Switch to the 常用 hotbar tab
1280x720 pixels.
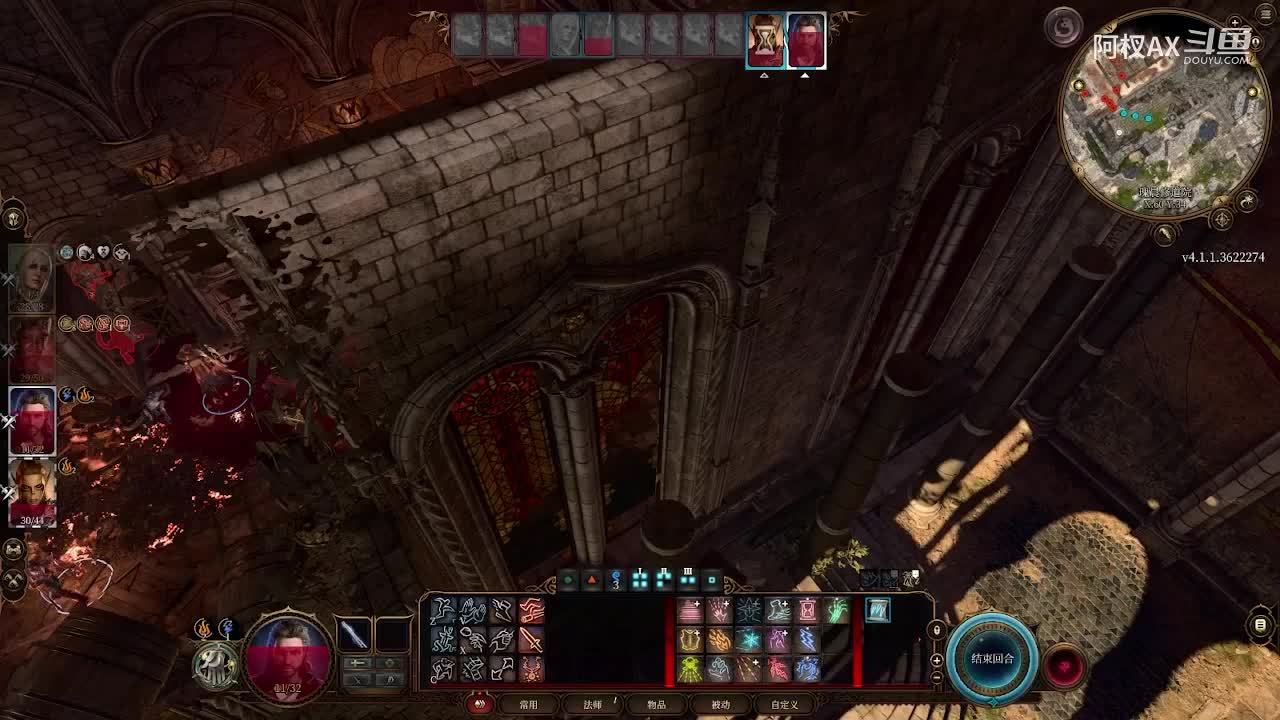528,705
